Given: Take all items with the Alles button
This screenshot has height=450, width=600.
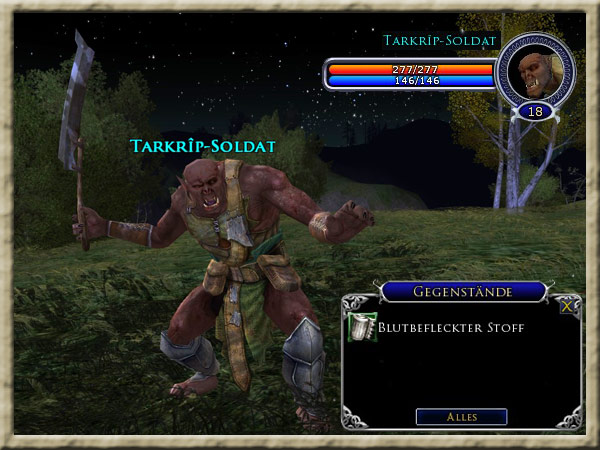Looking at the screenshot, I should [461, 416].
